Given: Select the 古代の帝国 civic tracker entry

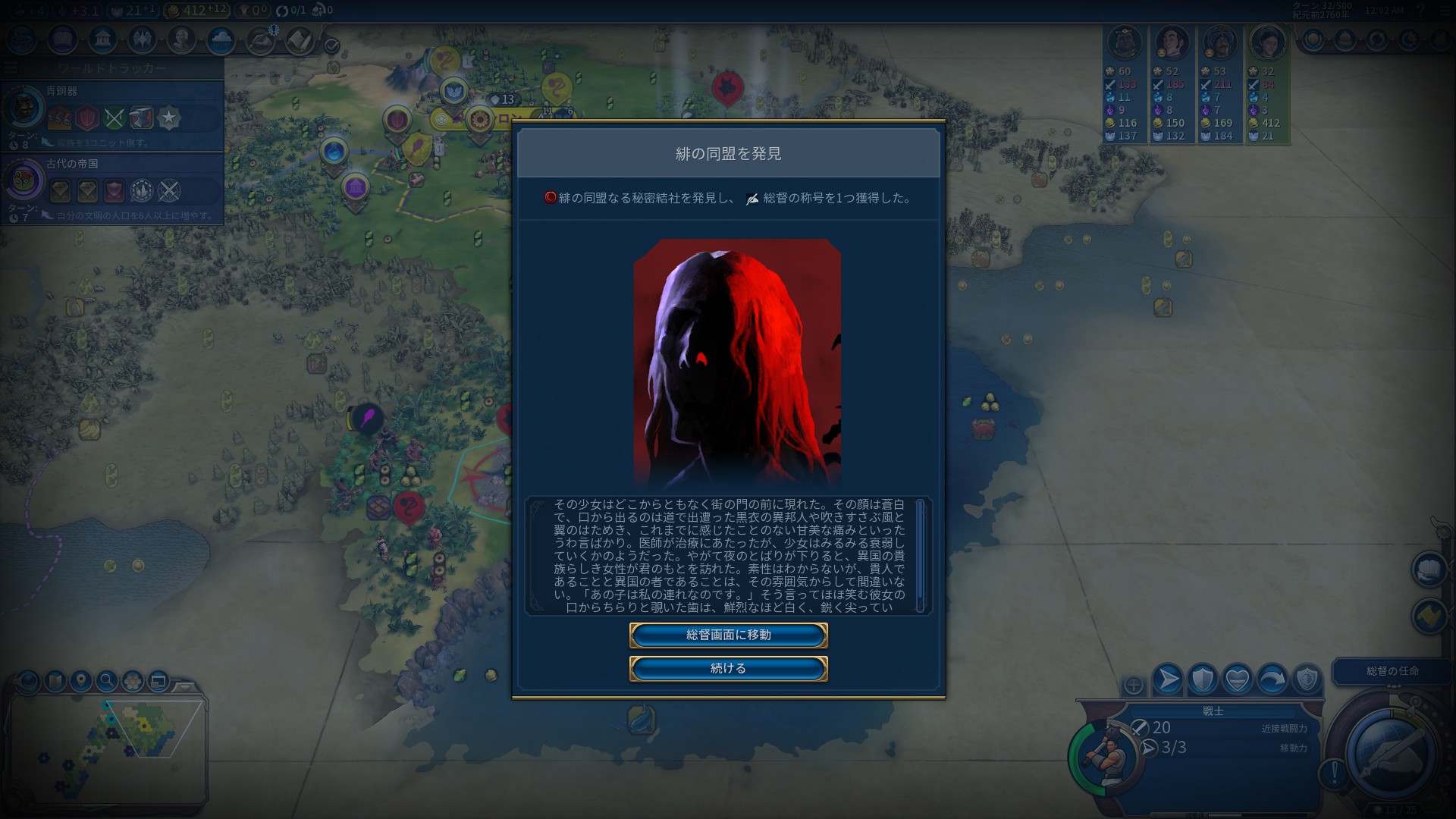Looking at the screenshot, I should click(112, 190).
